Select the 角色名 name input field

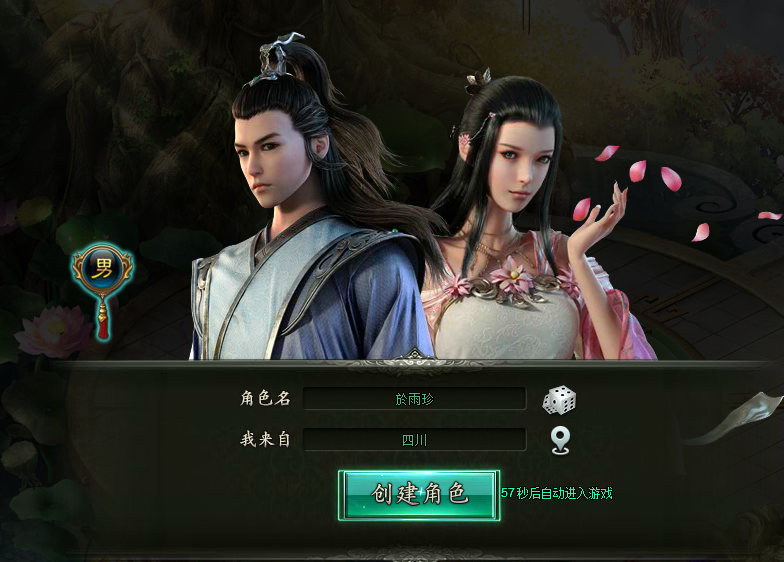[414, 399]
